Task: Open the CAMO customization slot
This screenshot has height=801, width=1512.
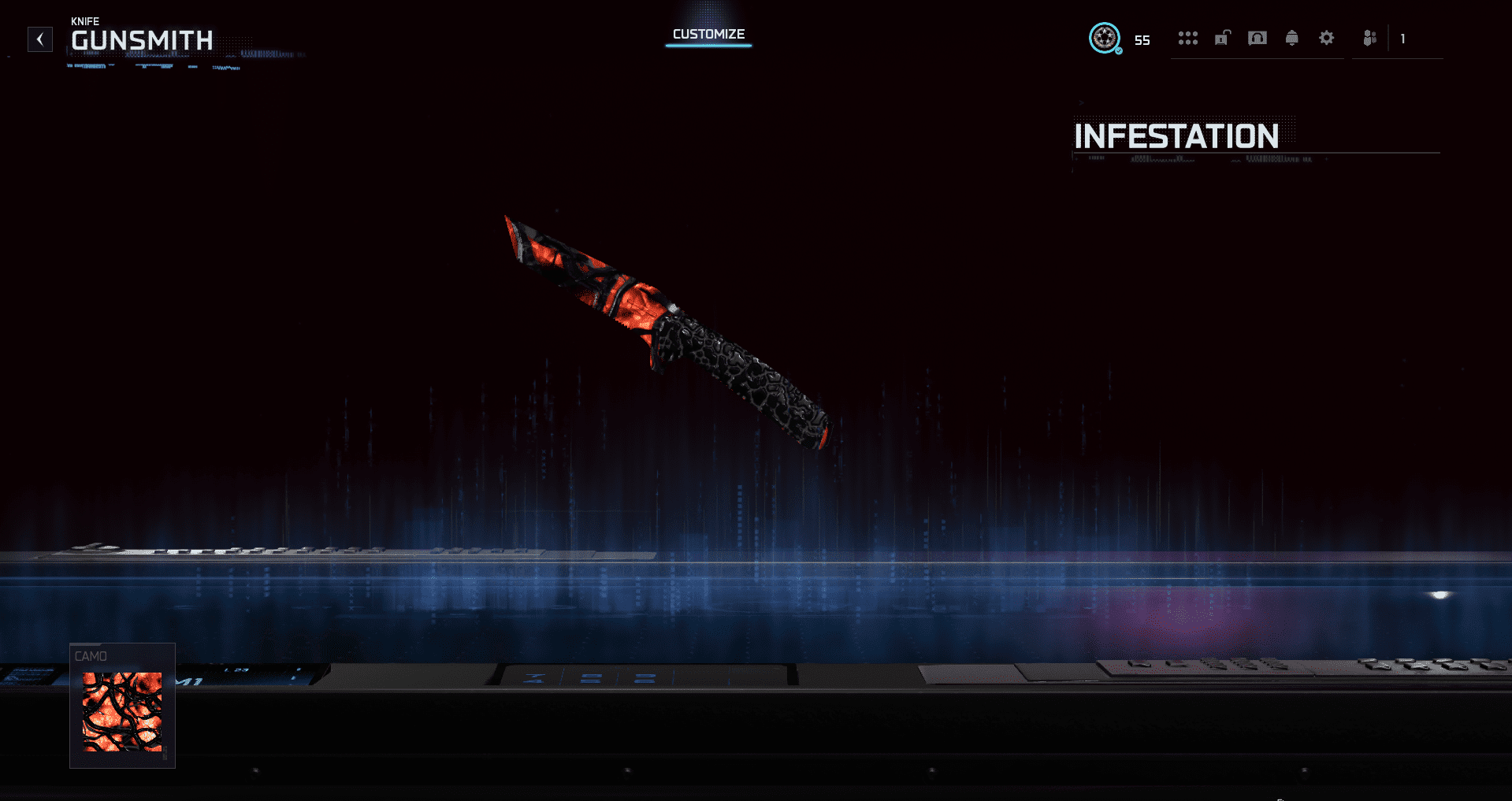Action: click(x=122, y=705)
